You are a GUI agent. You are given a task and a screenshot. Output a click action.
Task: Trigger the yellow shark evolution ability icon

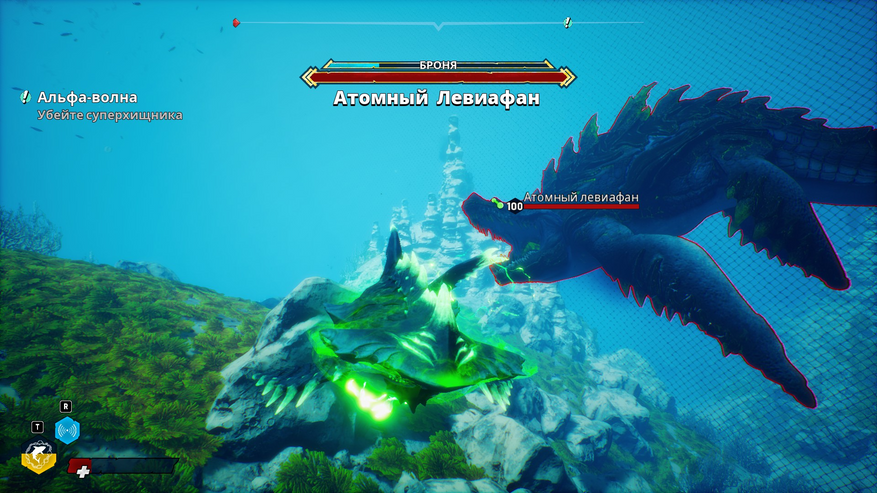coord(38,457)
